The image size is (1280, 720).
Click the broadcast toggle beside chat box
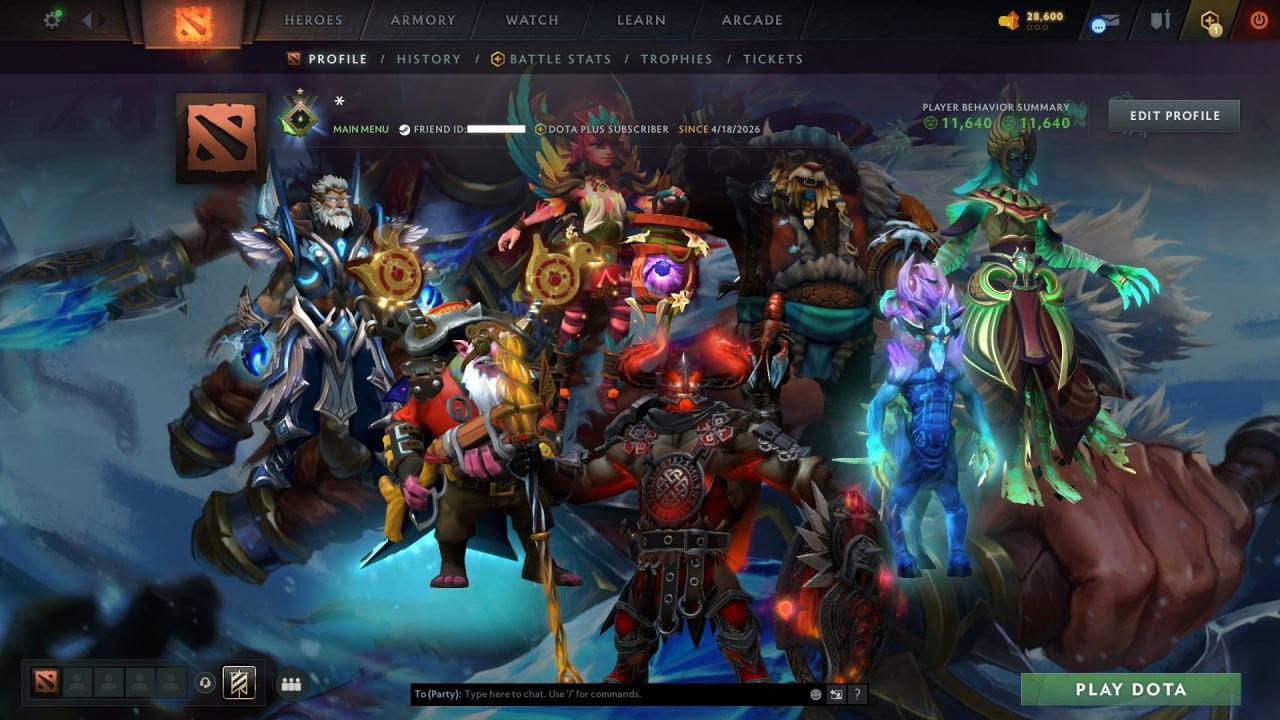pyautogui.click(x=836, y=693)
